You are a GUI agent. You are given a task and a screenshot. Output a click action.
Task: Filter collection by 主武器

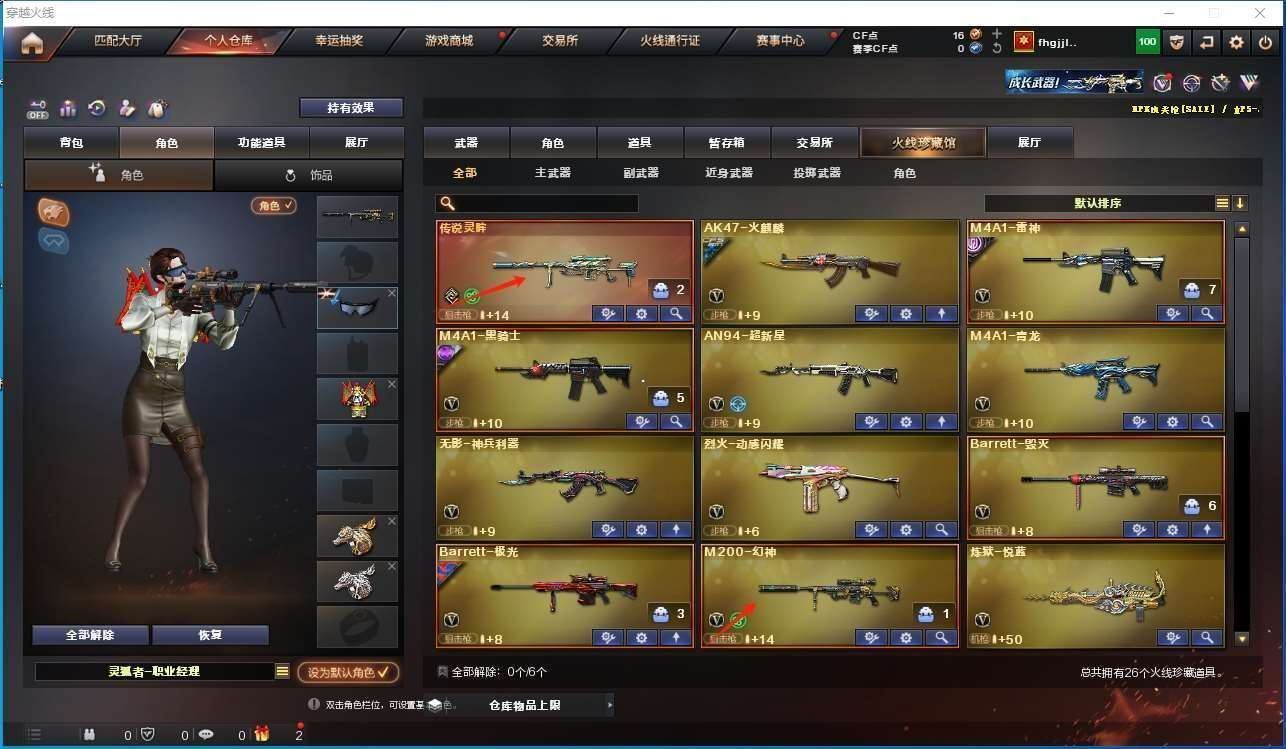pos(552,173)
